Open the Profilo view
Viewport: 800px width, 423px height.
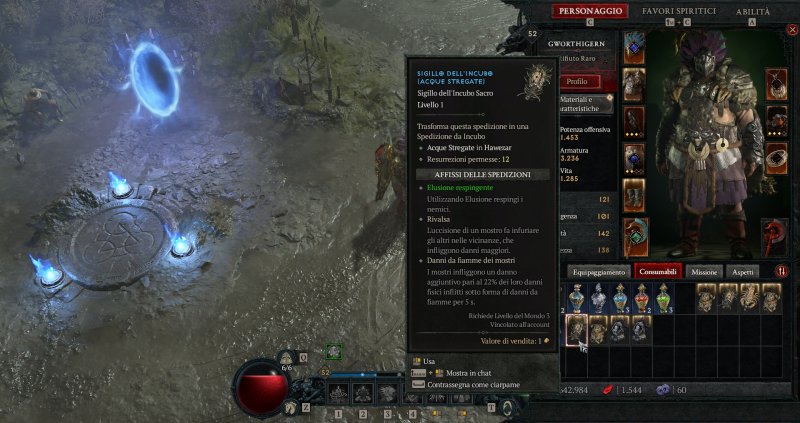pyautogui.click(x=576, y=81)
